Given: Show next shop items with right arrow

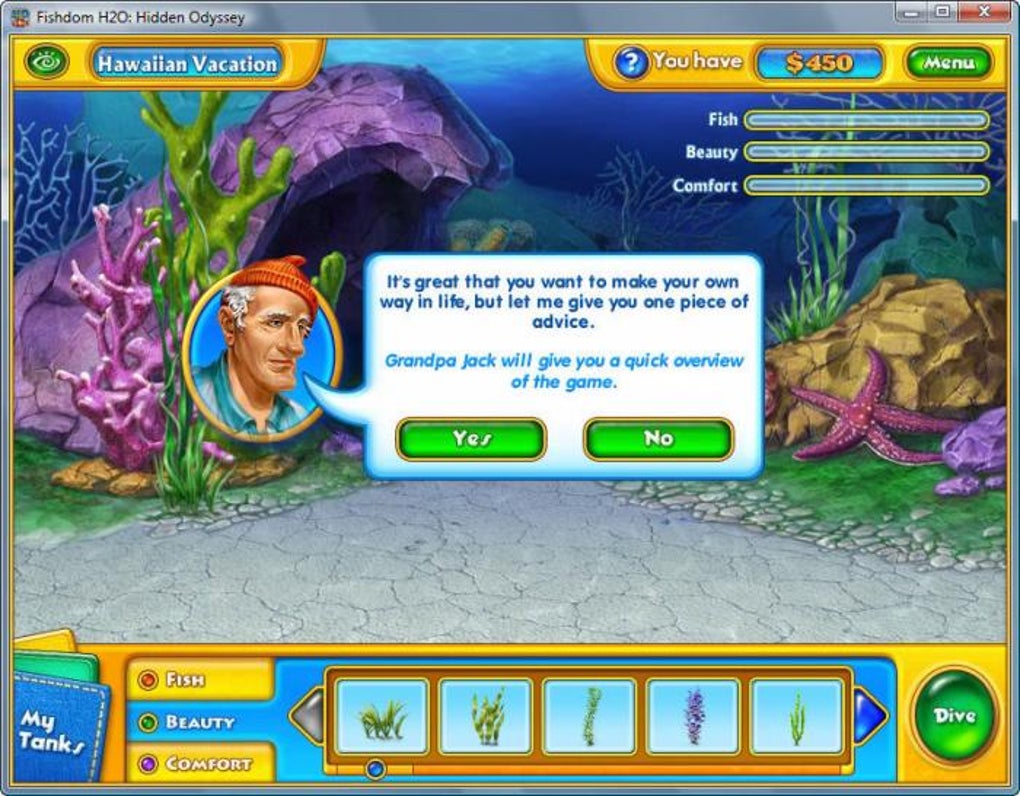Looking at the screenshot, I should (870, 716).
